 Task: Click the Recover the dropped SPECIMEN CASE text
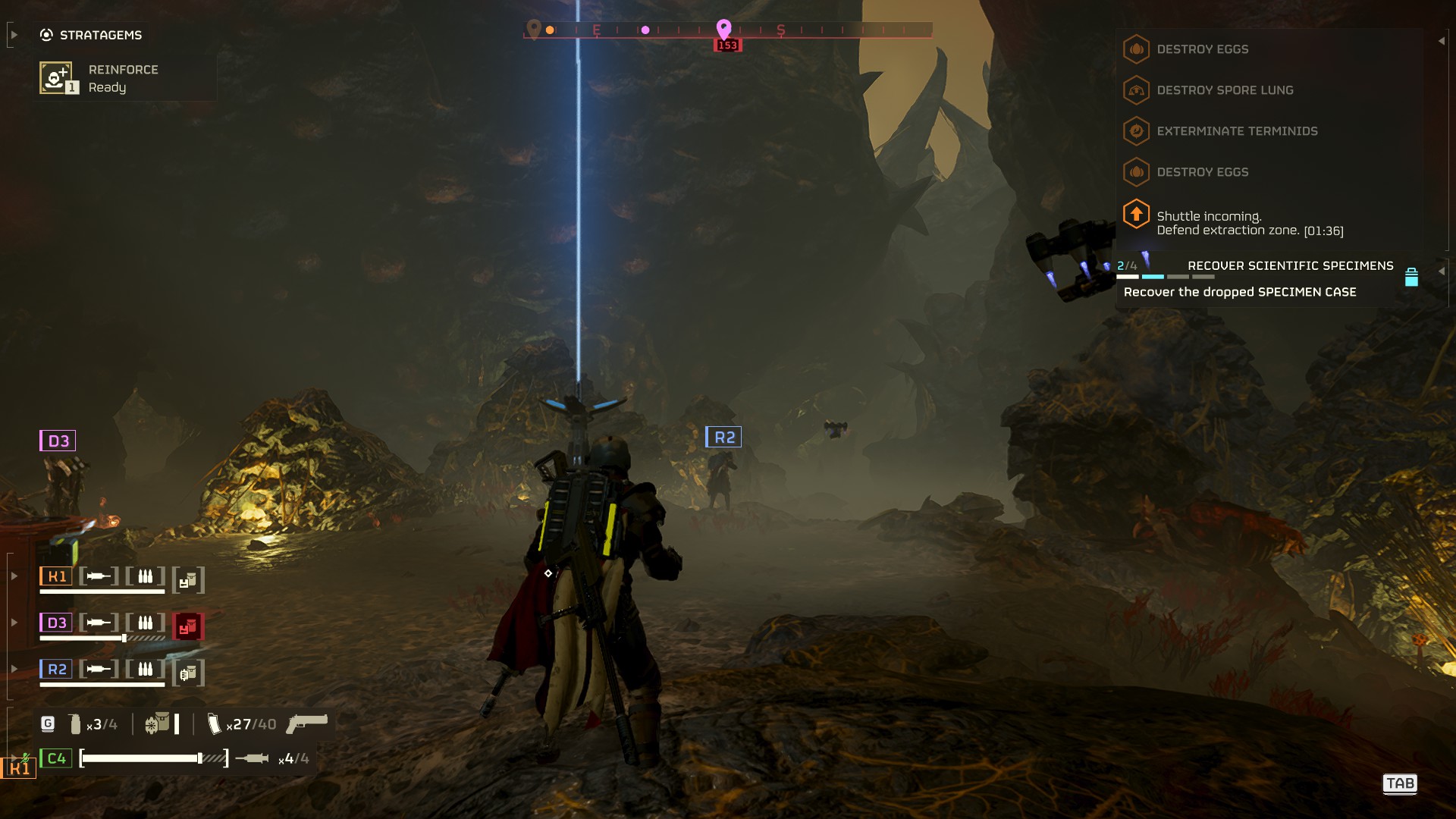pyautogui.click(x=1239, y=291)
